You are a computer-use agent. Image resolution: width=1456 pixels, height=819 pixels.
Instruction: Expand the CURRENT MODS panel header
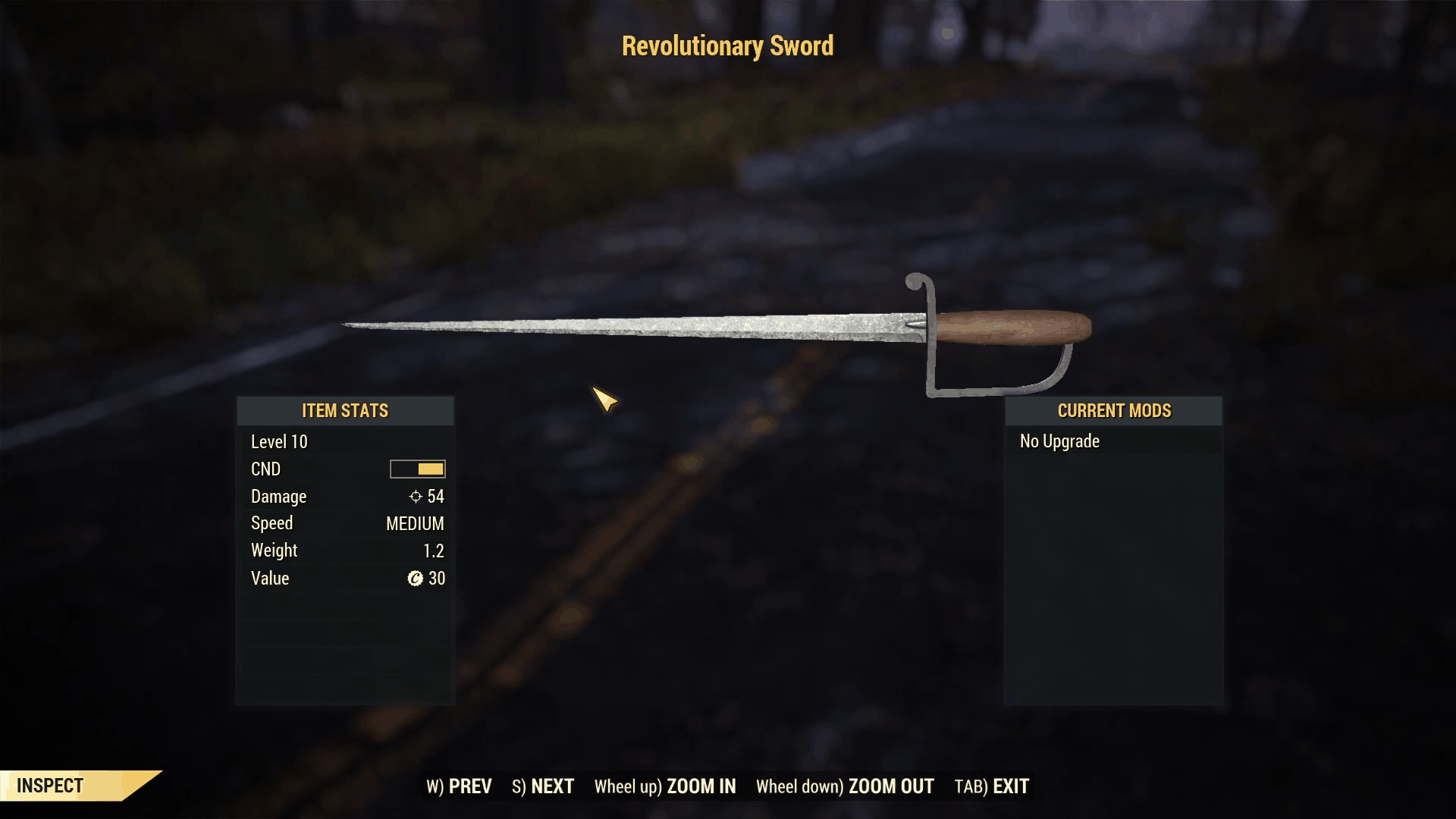[x=1115, y=410]
